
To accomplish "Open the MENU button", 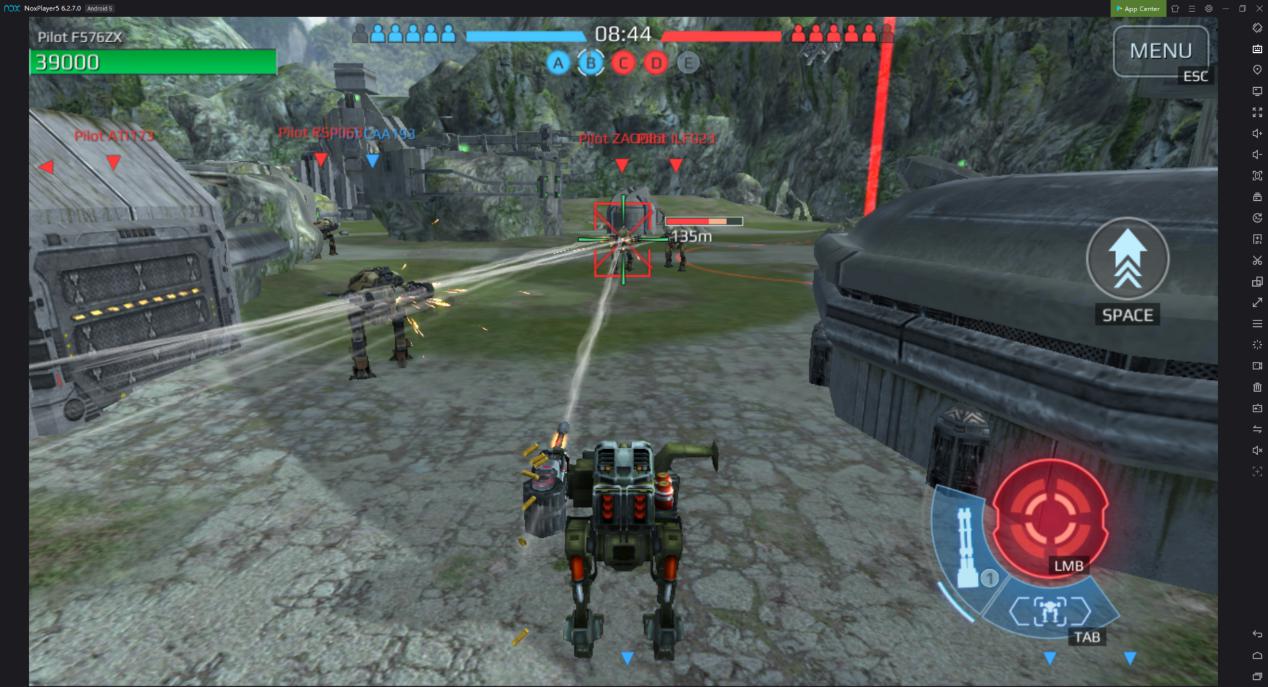I will pos(1160,50).
